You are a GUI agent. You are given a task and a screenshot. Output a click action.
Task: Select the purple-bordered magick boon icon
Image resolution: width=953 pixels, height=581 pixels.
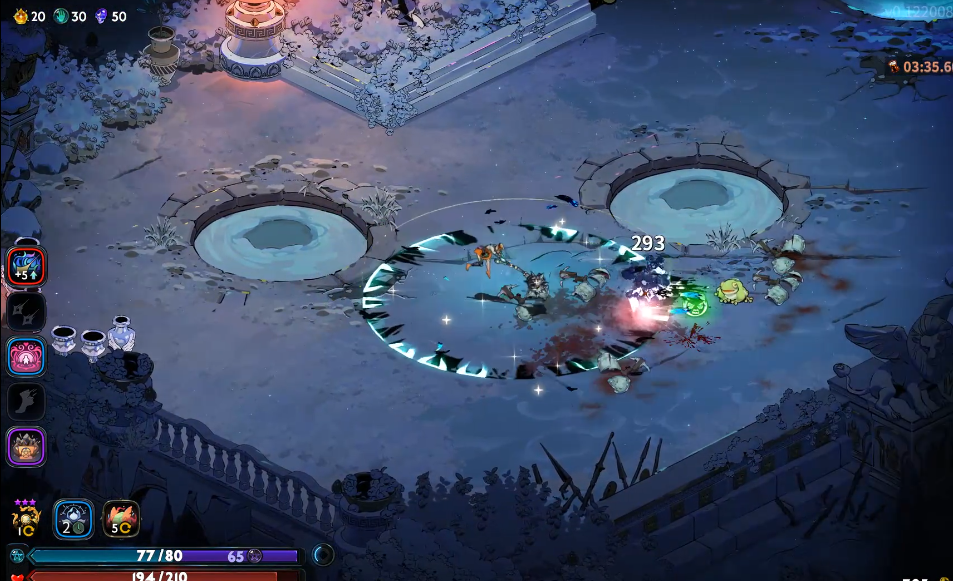click(x=24, y=446)
